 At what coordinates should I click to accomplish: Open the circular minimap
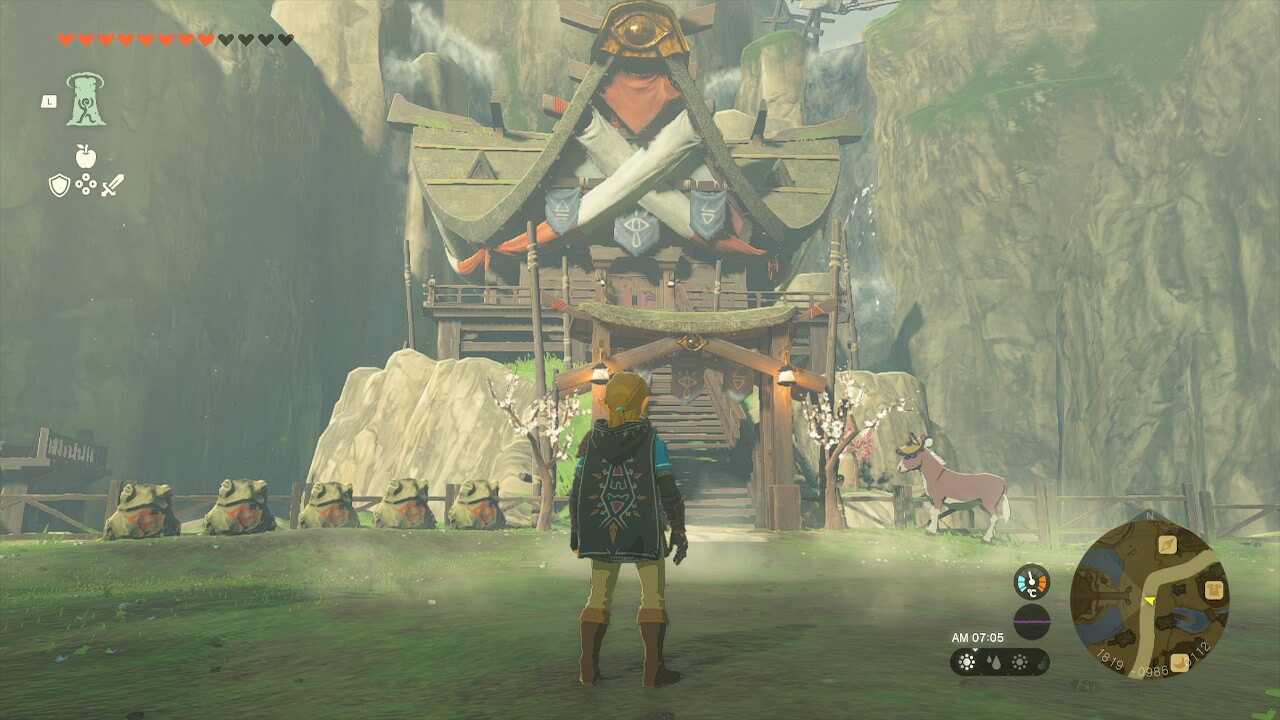coord(1149,598)
